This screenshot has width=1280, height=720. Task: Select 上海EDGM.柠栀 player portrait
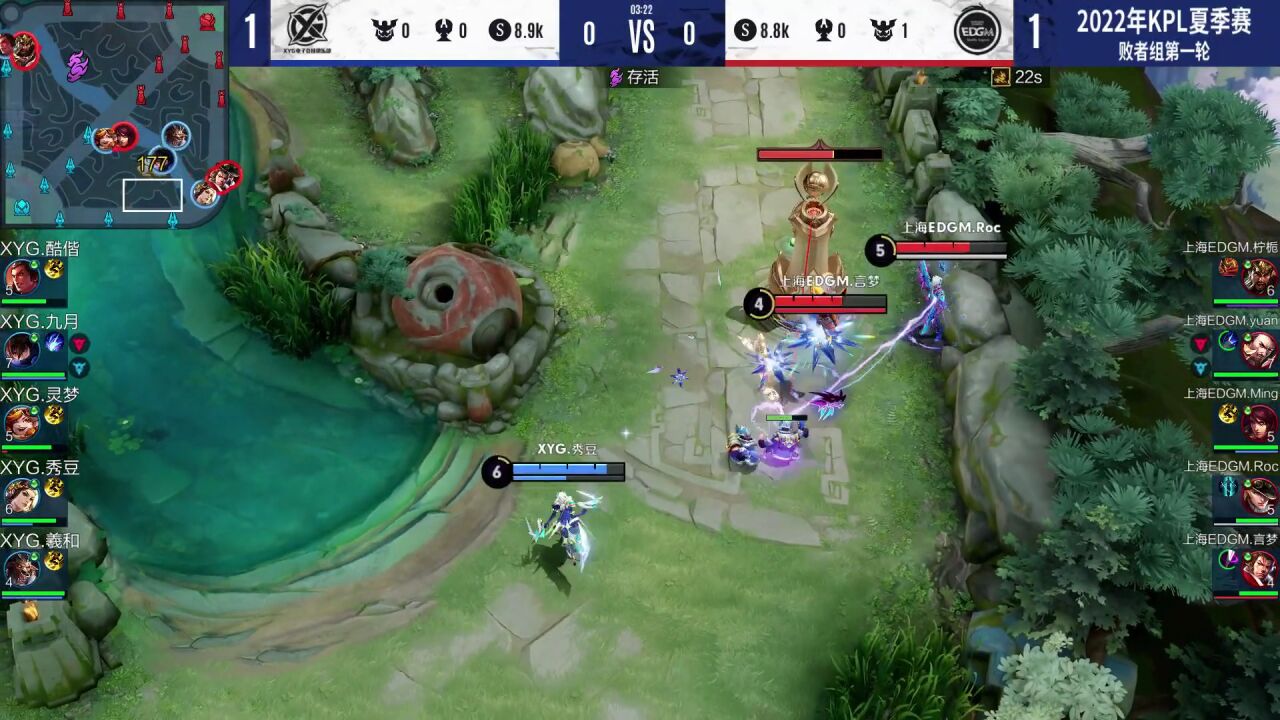(x=1259, y=276)
